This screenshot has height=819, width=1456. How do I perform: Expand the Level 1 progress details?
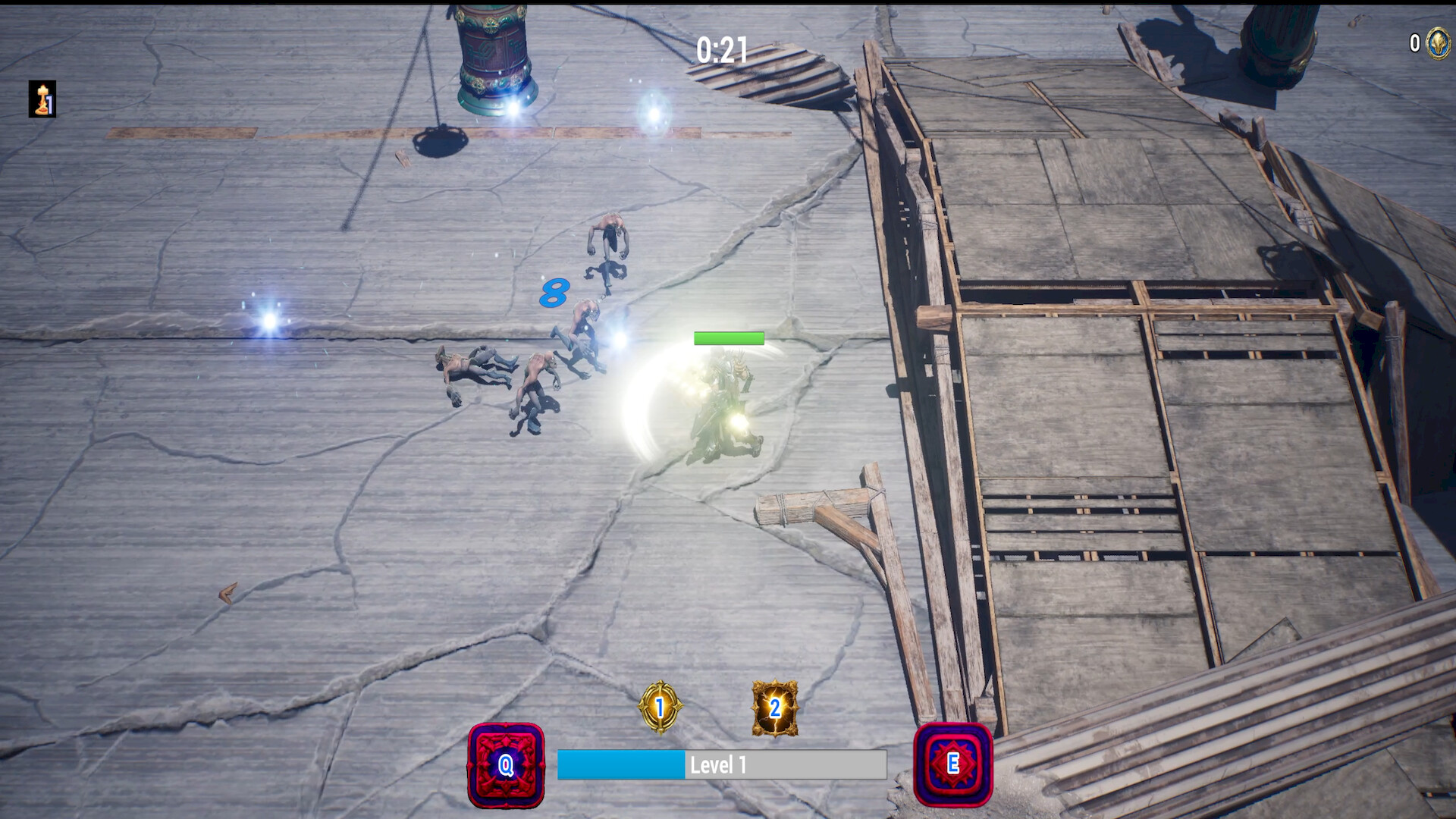(x=722, y=765)
